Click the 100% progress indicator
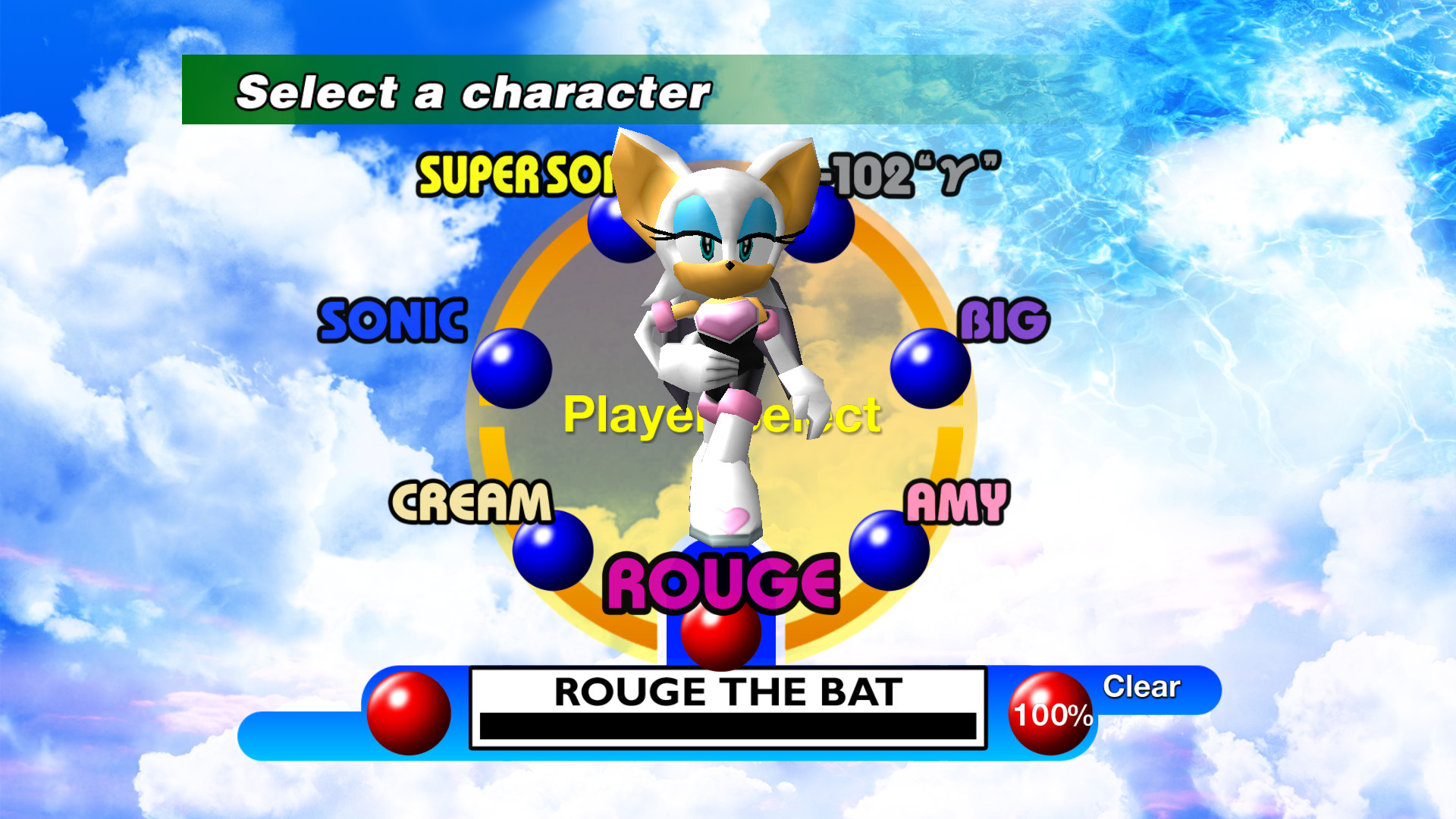 pyautogui.click(x=1051, y=713)
